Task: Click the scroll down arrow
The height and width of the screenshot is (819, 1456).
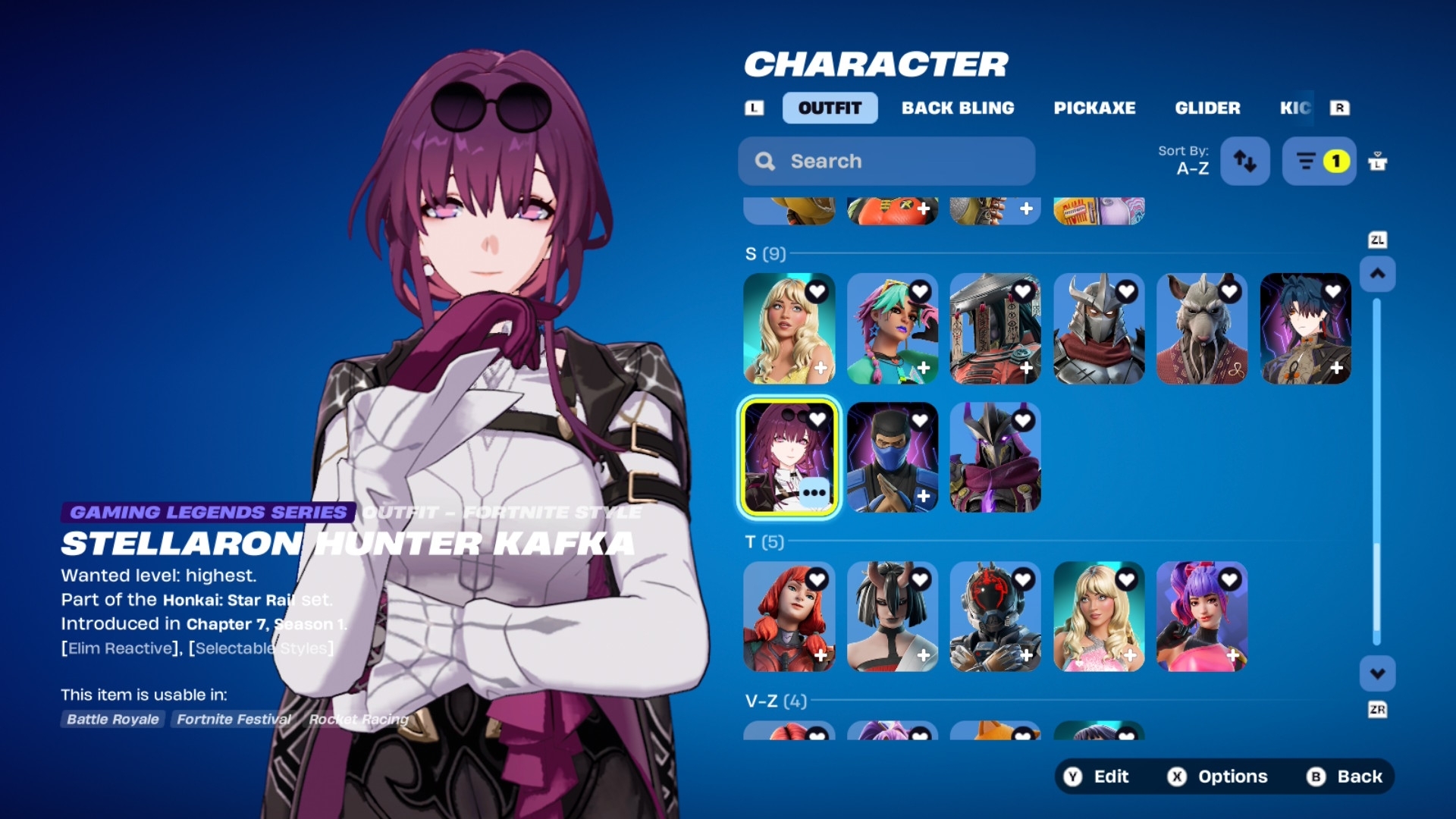Action: click(1377, 673)
